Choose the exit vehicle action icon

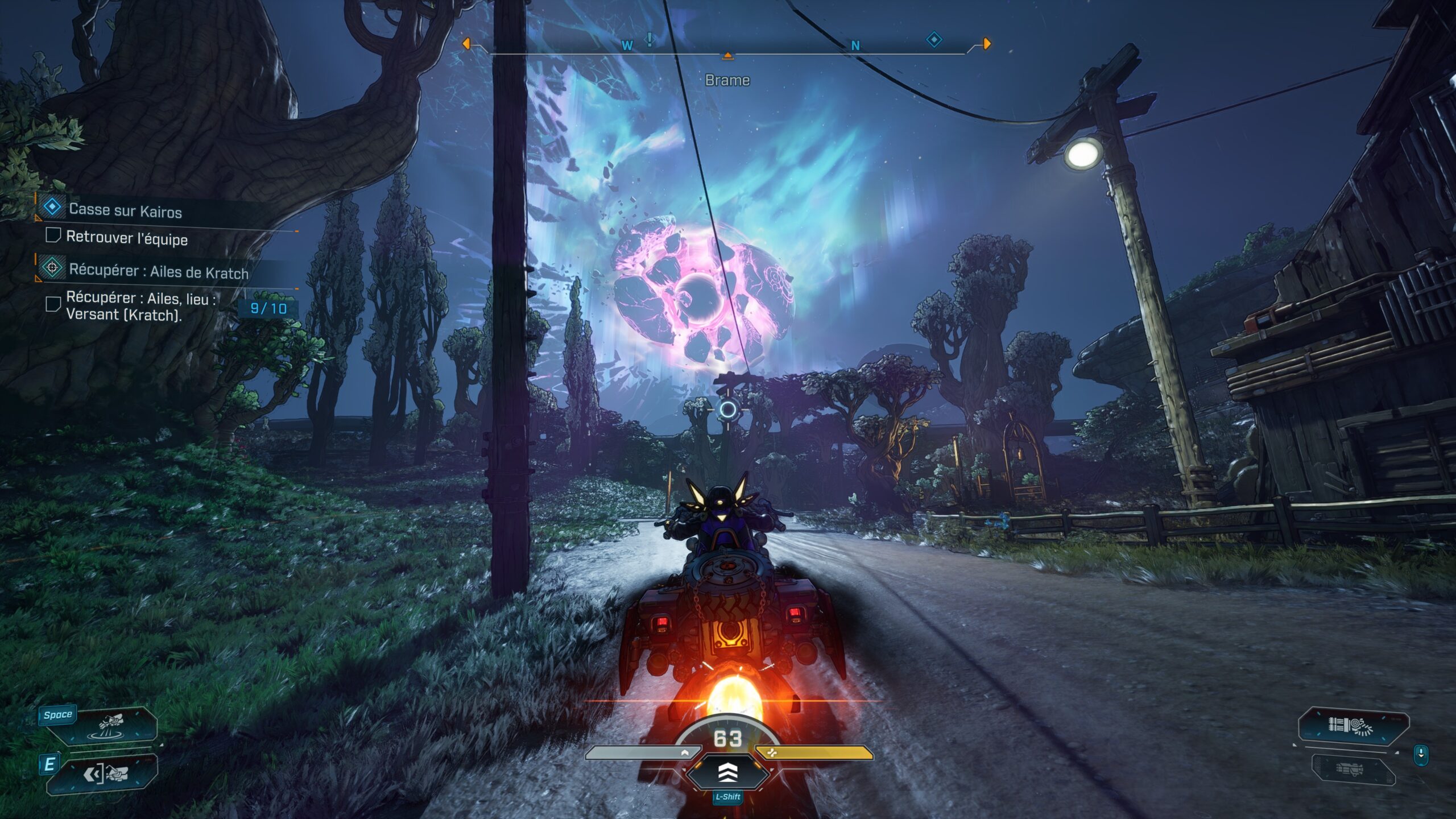[106, 773]
